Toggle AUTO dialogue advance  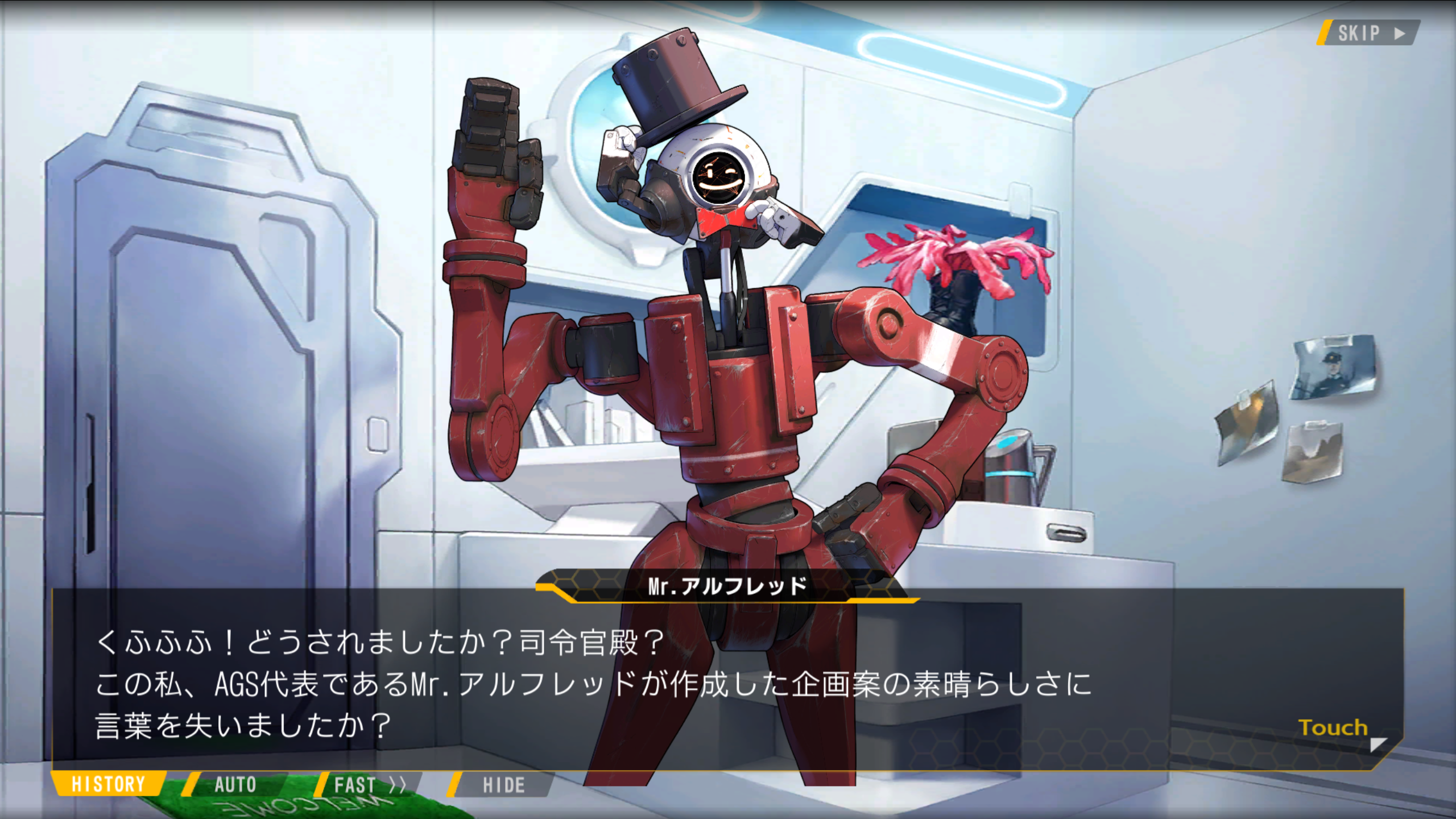(x=235, y=785)
